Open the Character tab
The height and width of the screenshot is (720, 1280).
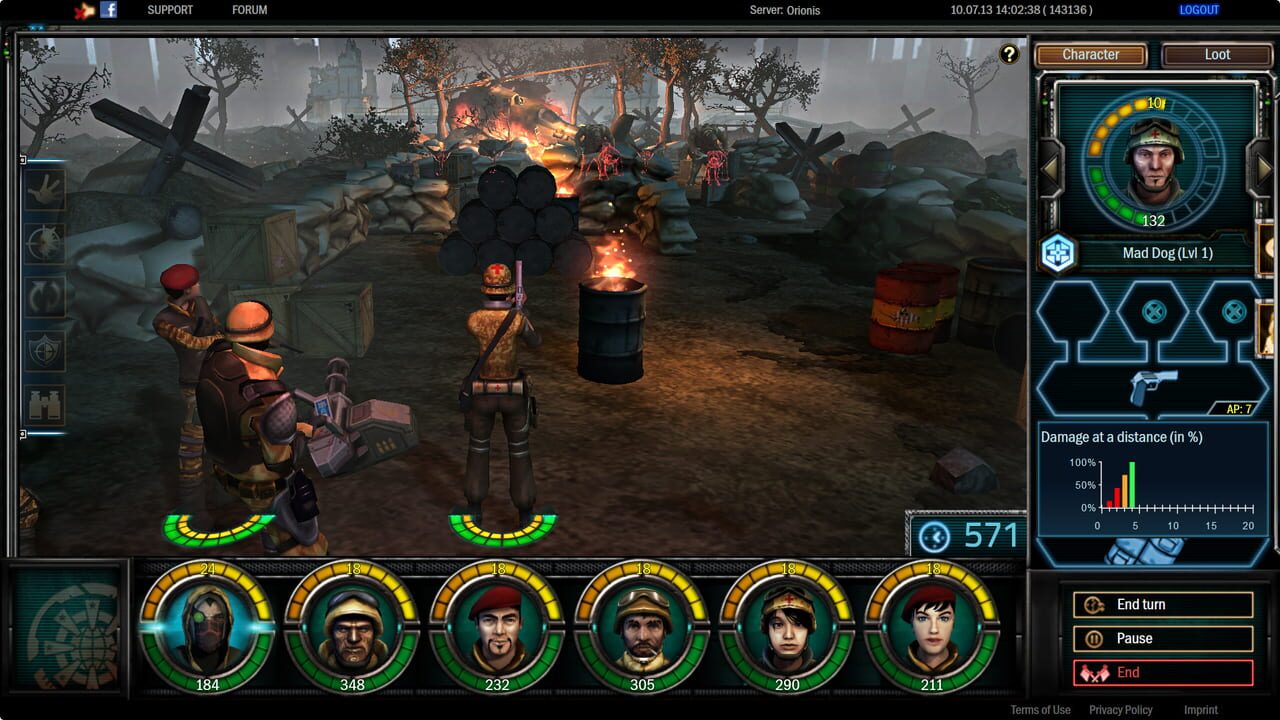tap(1092, 55)
